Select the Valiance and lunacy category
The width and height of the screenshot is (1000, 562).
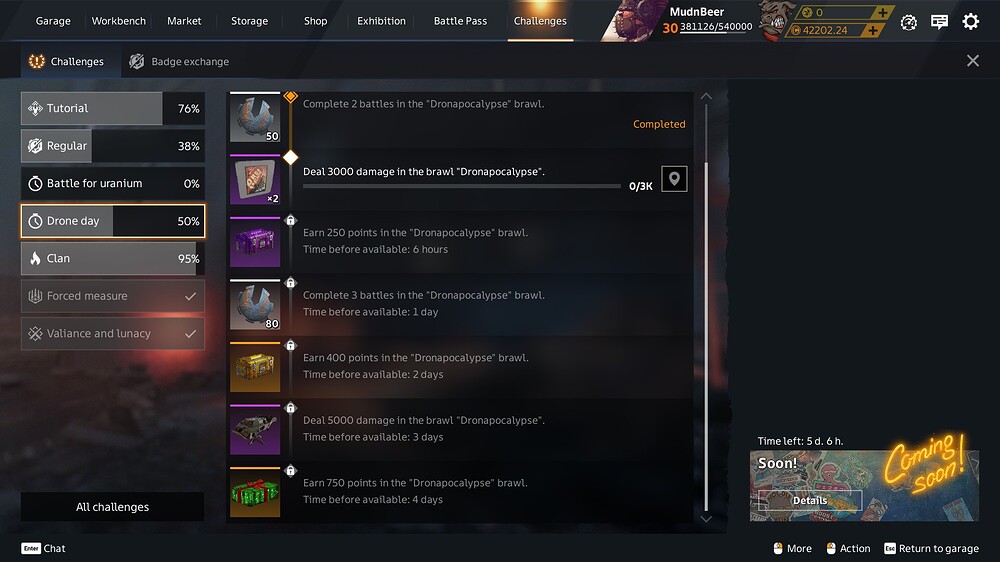[112, 334]
